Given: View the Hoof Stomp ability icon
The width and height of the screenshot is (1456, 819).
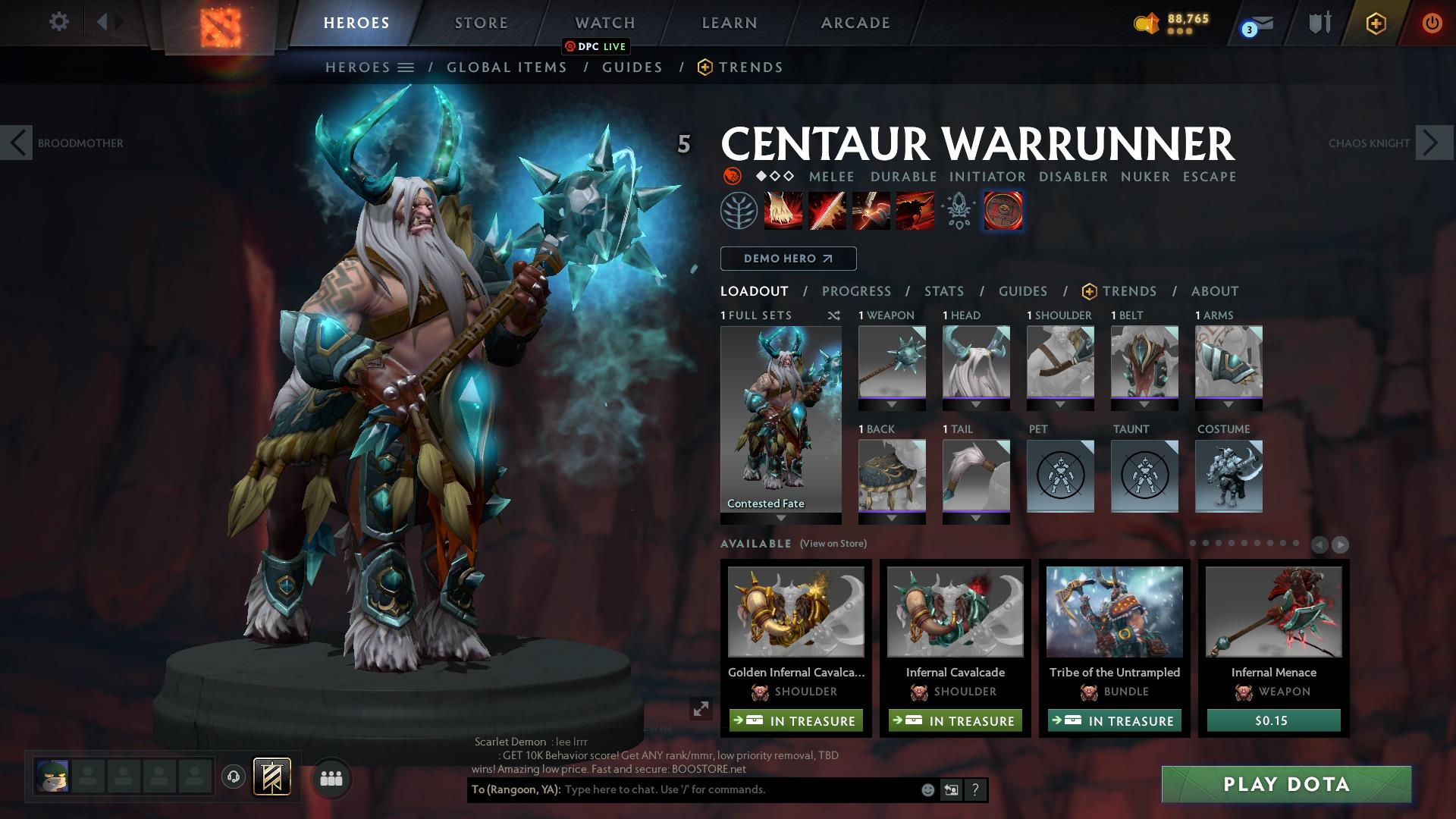Looking at the screenshot, I should (x=782, y=210).
